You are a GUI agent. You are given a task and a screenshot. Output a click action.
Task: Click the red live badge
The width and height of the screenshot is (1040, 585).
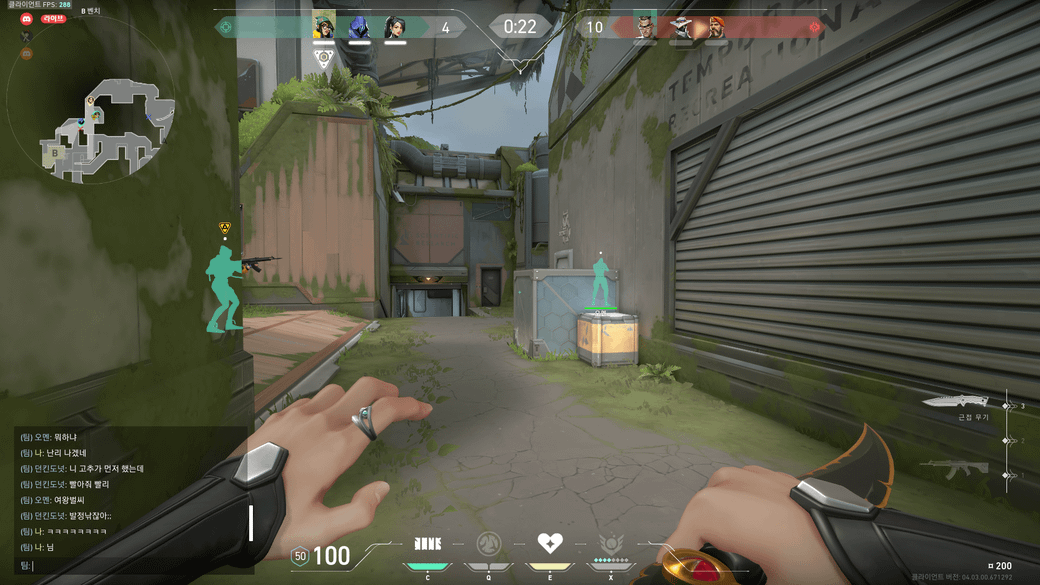[53, 19]
